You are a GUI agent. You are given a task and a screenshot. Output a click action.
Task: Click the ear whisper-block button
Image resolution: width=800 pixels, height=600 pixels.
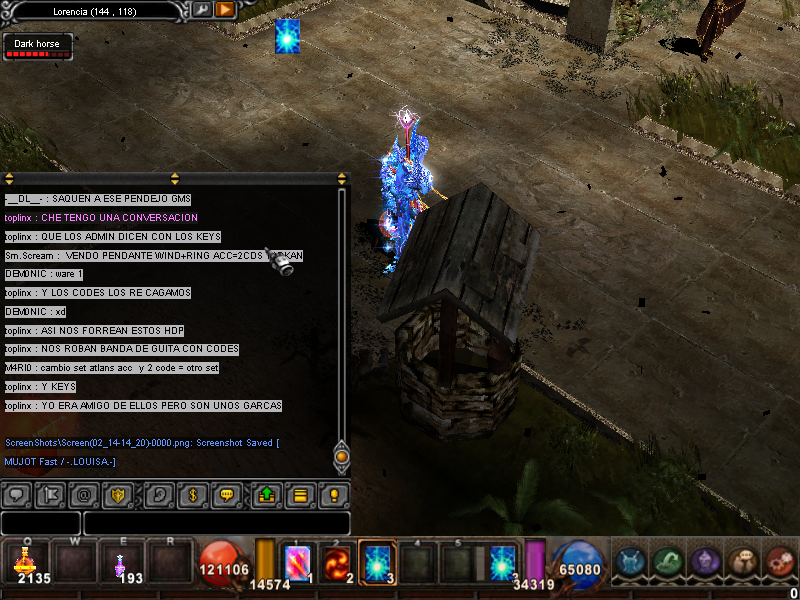[x=157, y=494]
